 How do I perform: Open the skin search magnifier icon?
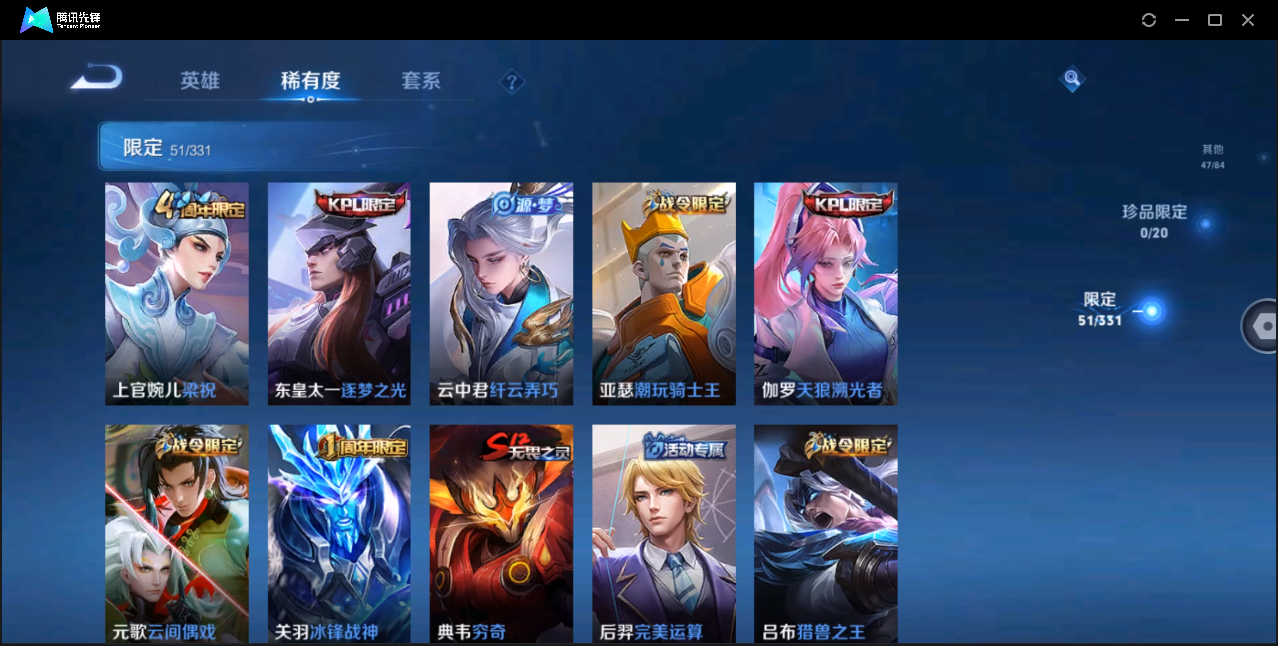(x=1072, y=78)
